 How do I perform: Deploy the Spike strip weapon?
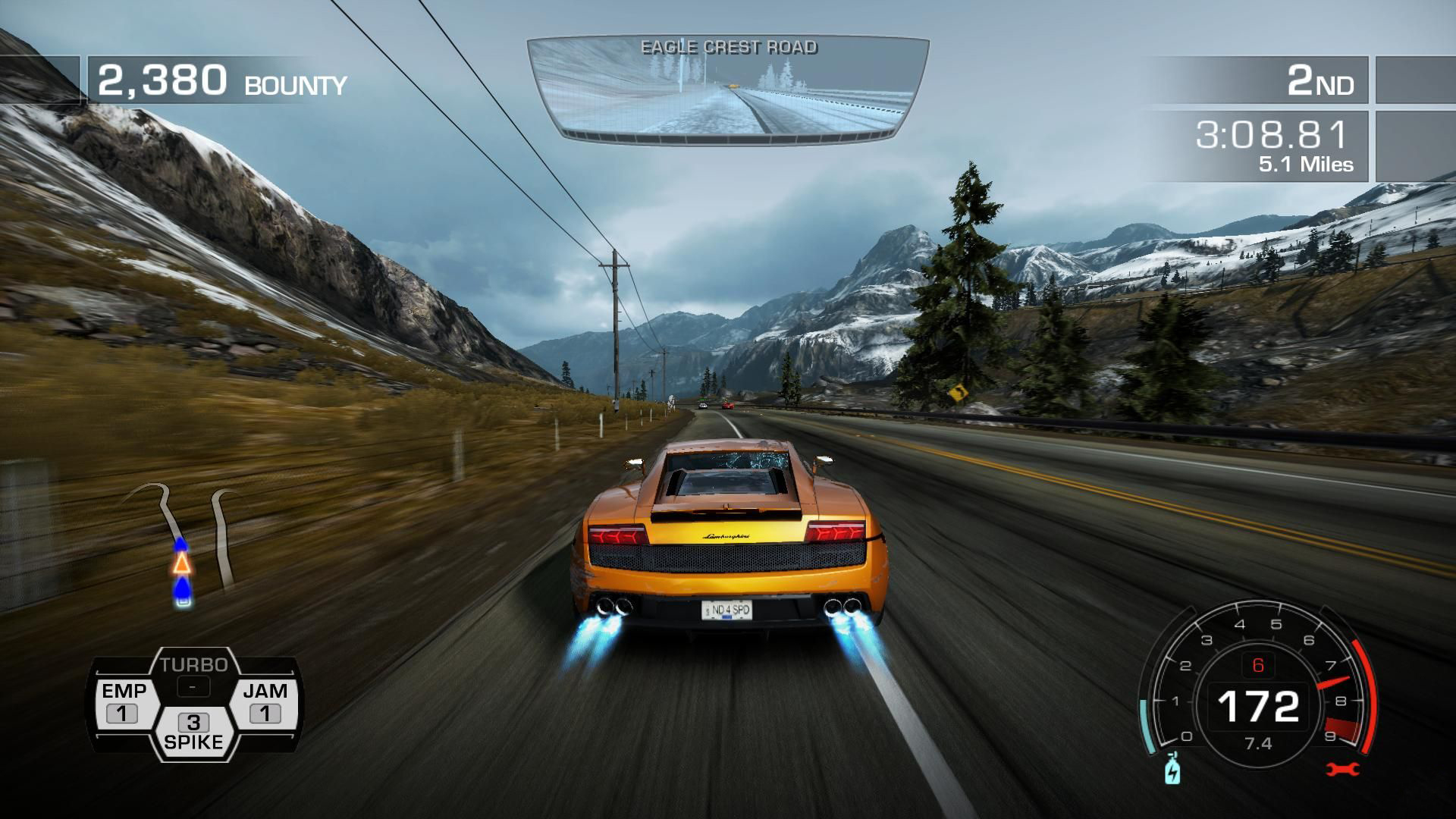(x=194, y=732)
